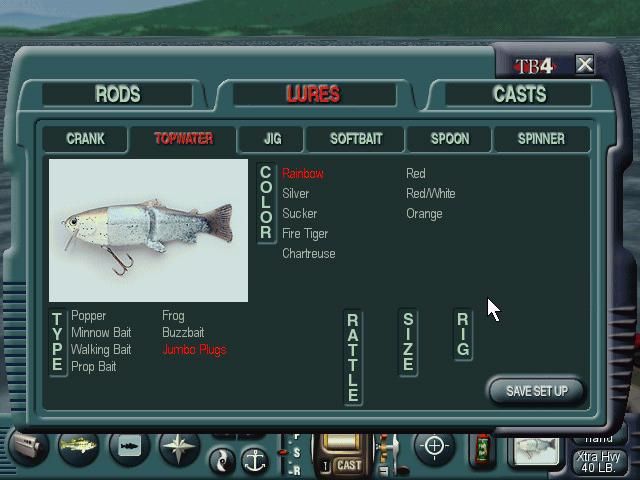This screenshot has height=480, width=640.
Task: Open the SOFTBAIT lure category
Action: pos(355,139)
